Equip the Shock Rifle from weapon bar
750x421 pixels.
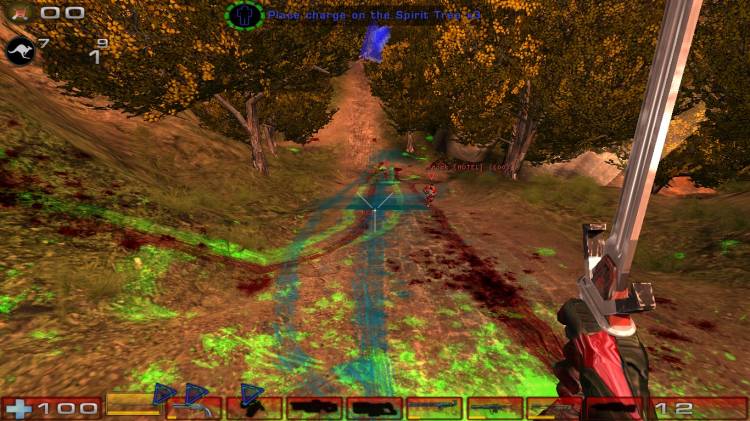pos(314,407)
